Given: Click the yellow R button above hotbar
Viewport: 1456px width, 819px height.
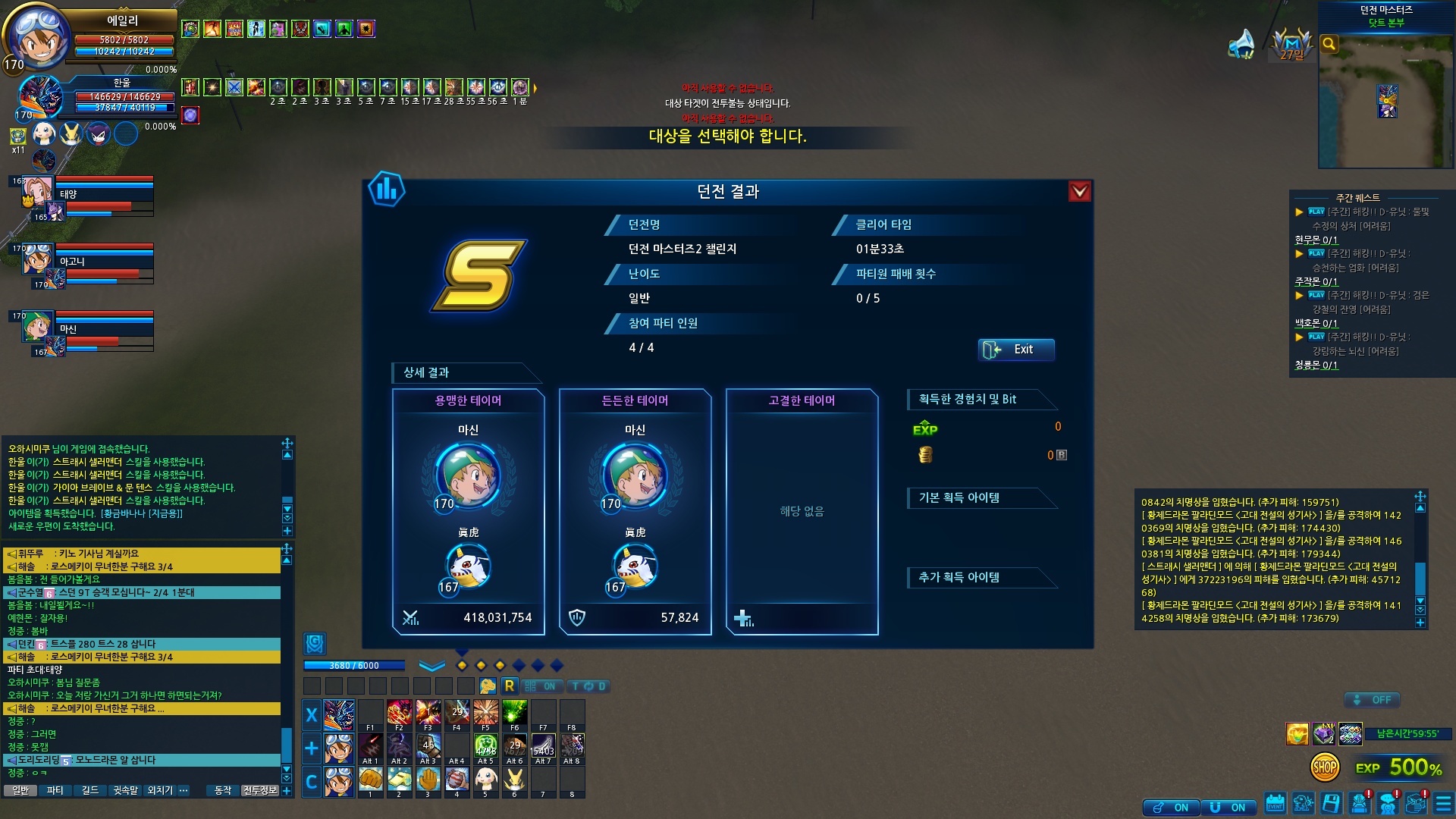Looking at the screenshot, I should click(x=509, y=686).
